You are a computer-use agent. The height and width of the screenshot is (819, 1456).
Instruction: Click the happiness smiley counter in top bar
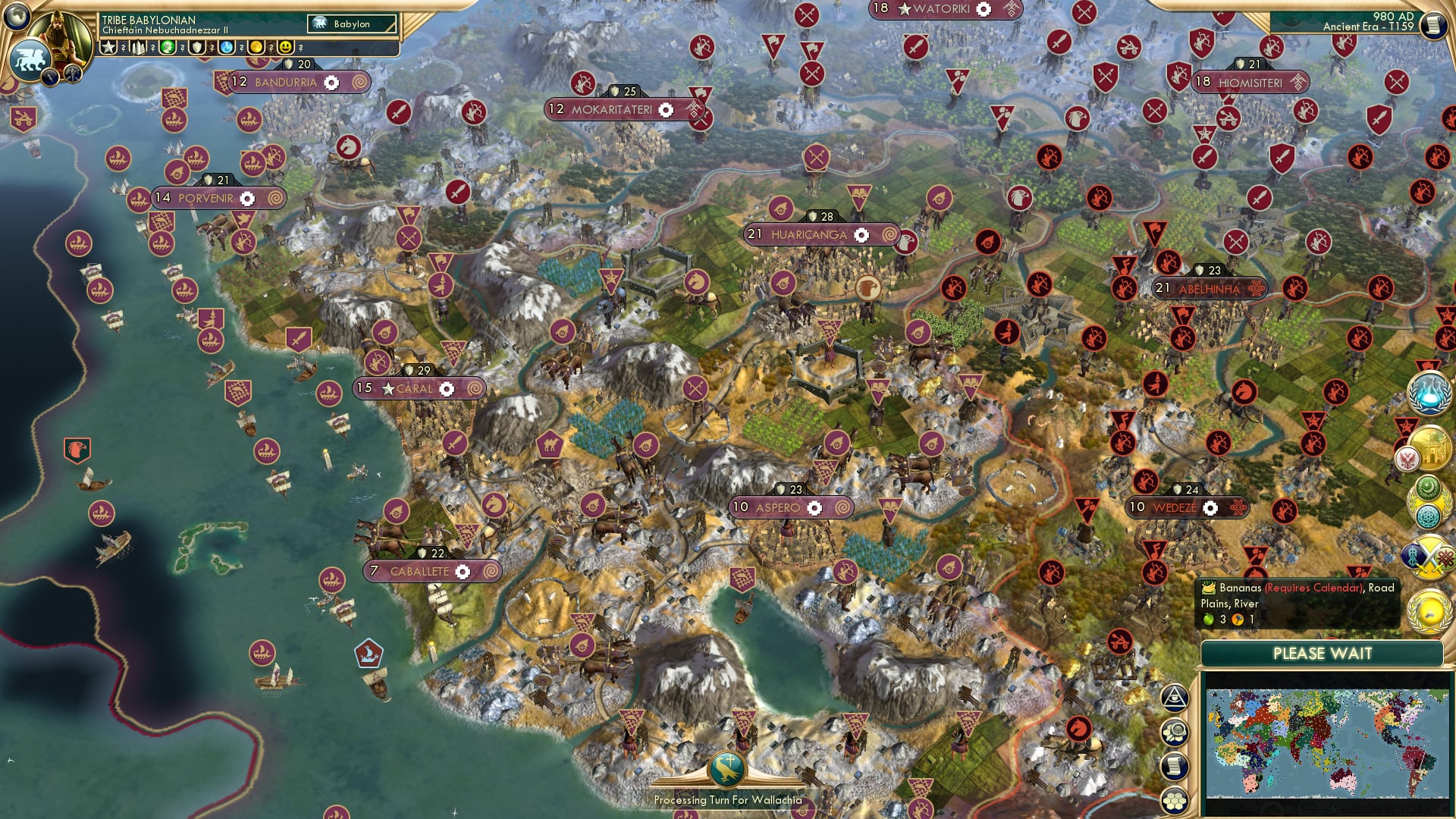pos(286,47)
